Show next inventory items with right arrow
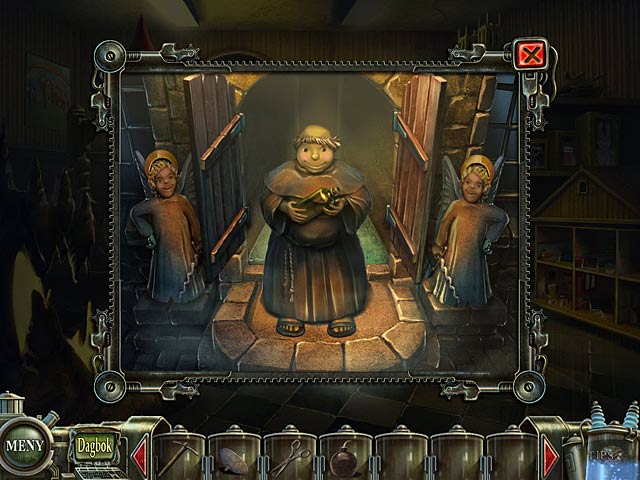 [x=551, y=456]
